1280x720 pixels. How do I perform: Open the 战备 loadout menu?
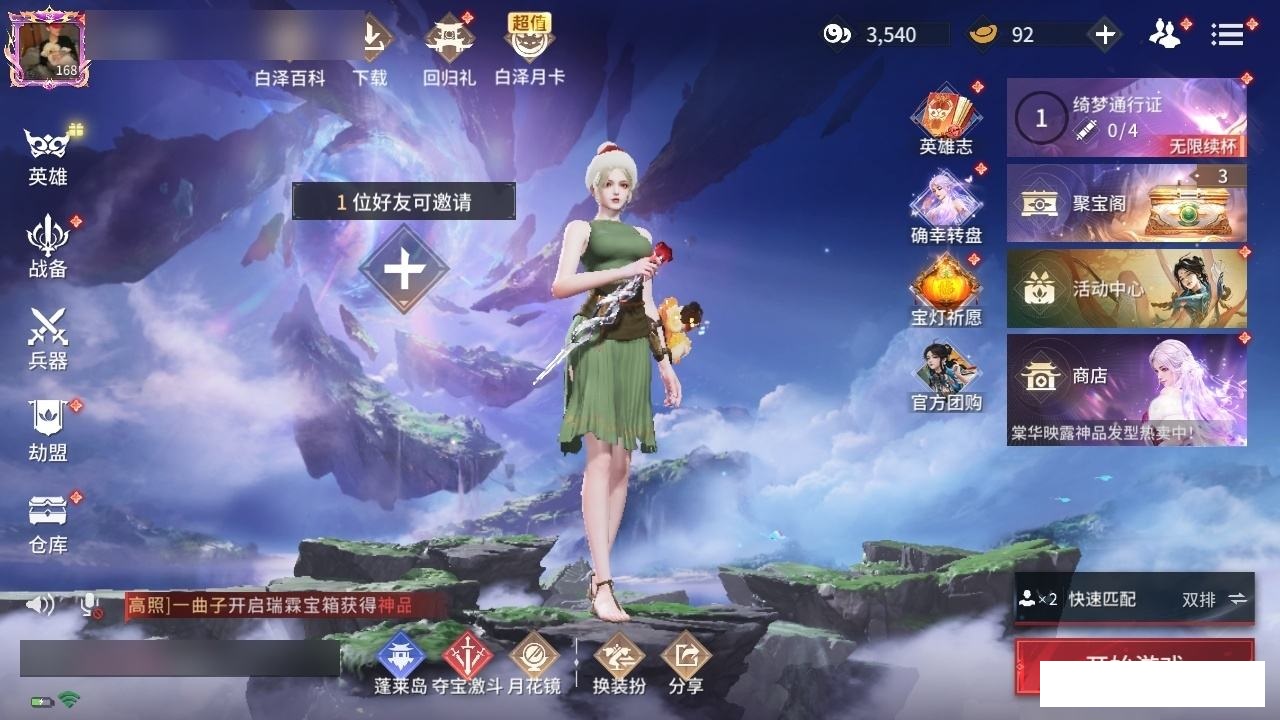(x=47, y=247)
